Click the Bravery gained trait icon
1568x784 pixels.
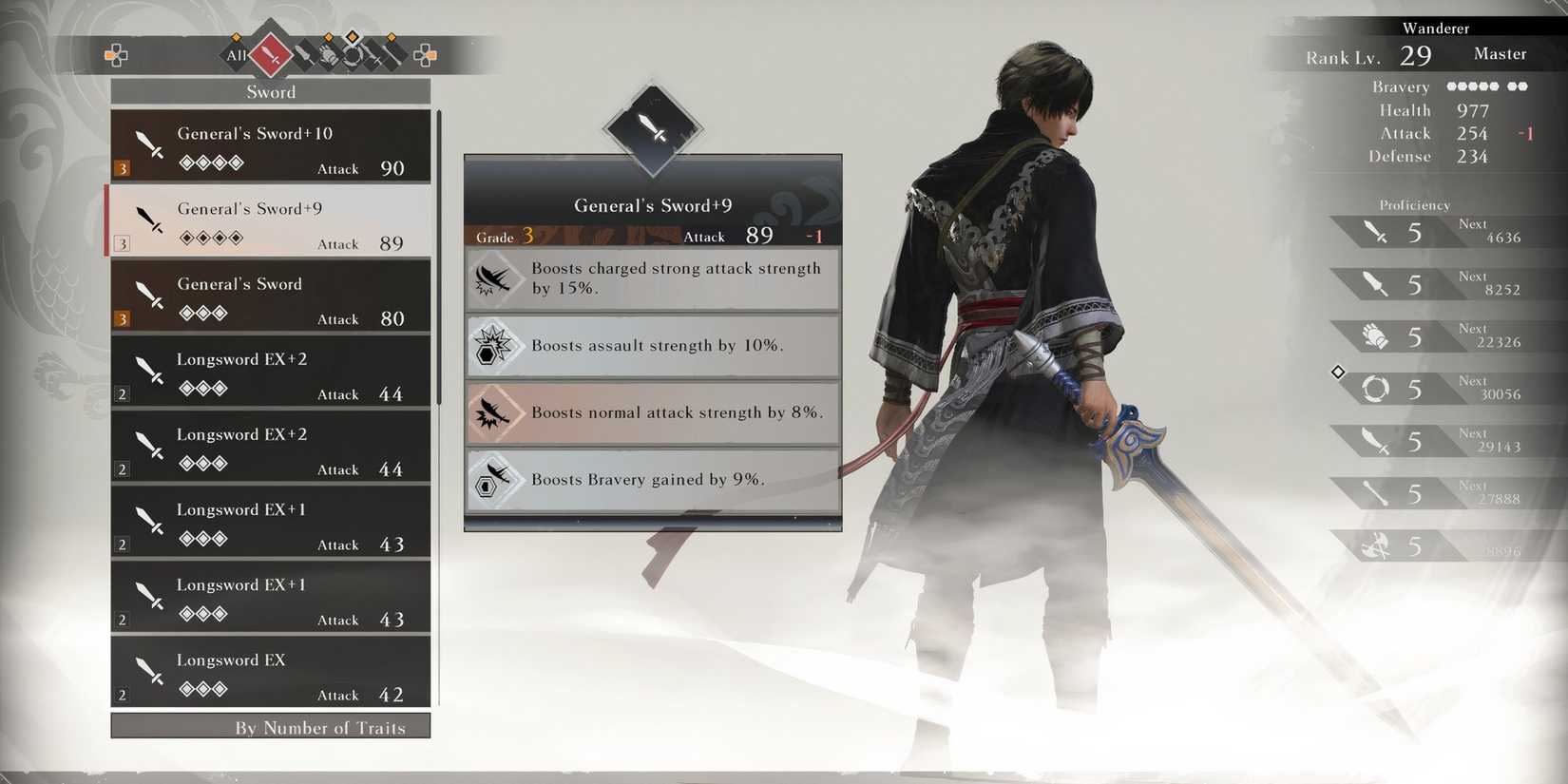tap(495, 480)
